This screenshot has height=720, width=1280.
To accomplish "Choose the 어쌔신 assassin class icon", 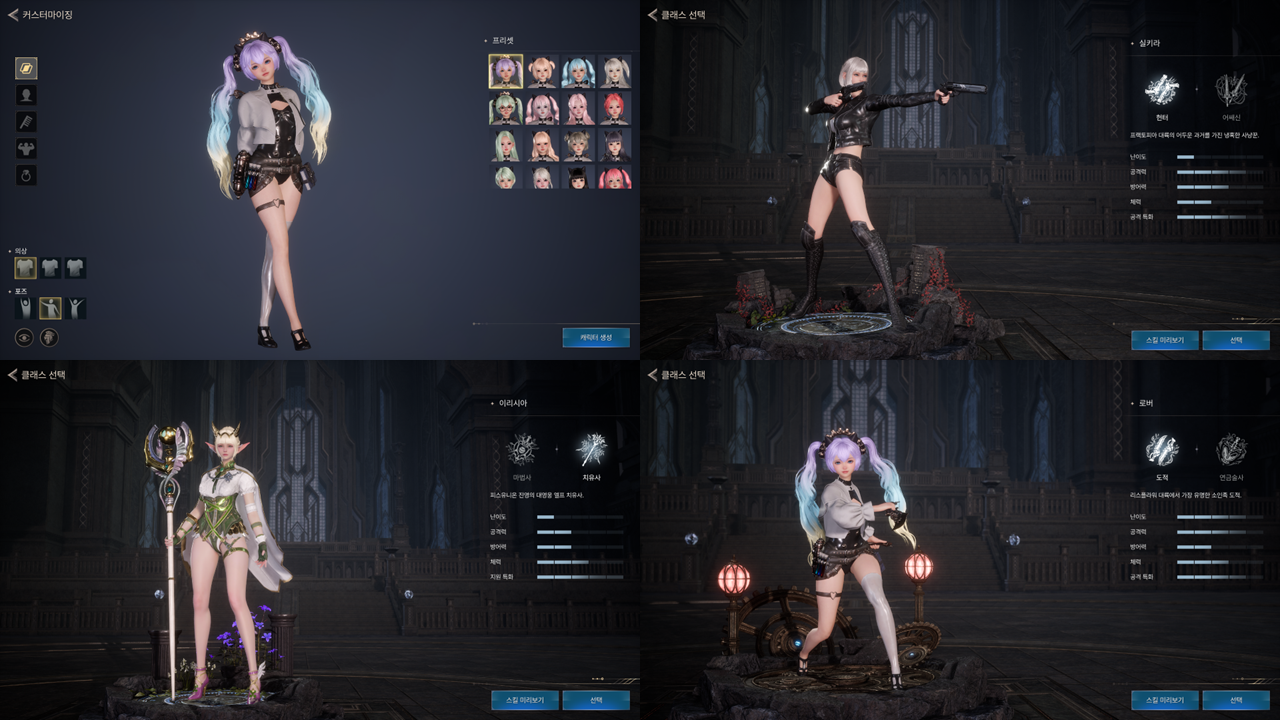I will [x=1230, y=91].
